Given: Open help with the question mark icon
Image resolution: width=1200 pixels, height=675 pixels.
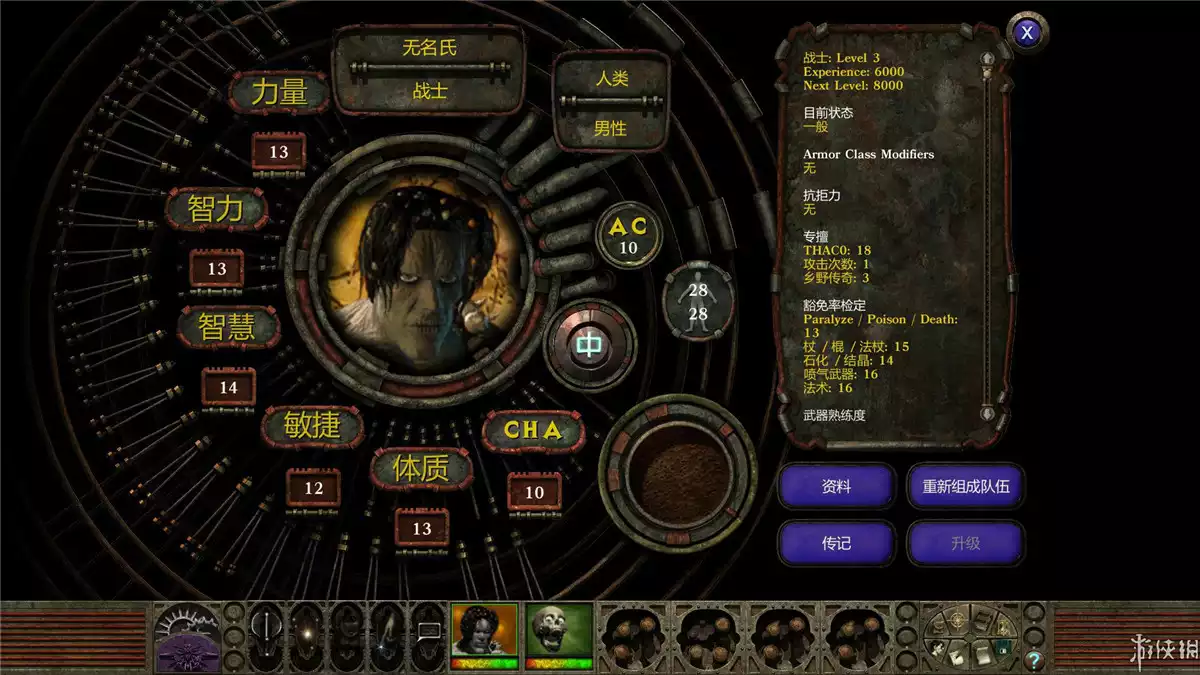Looking at the screenshot, I should pos(1034,659).
